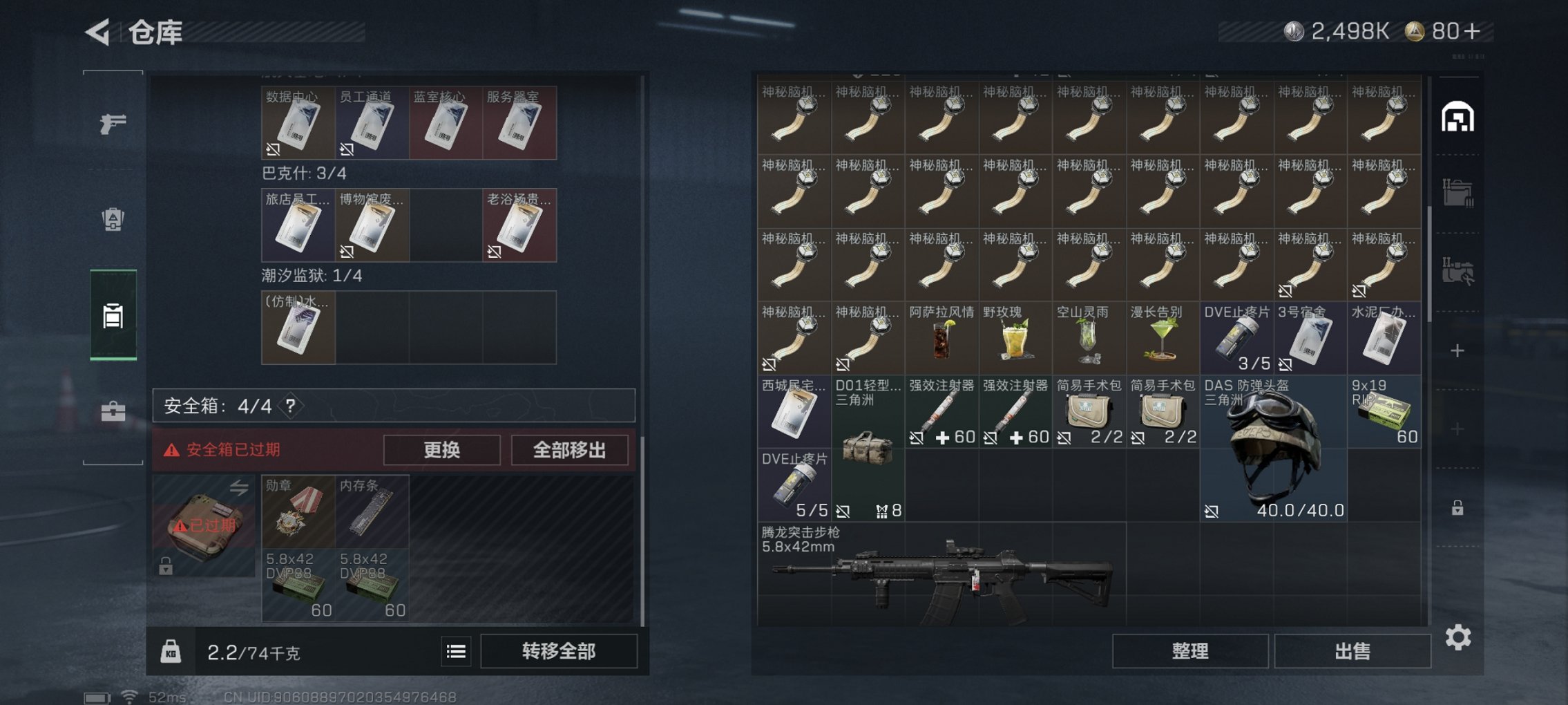Image resolution: width=1568 pixels, height=705 pixels.
Task: Click 出售 to sell warehouse items
Action: tap(1352, 651)
